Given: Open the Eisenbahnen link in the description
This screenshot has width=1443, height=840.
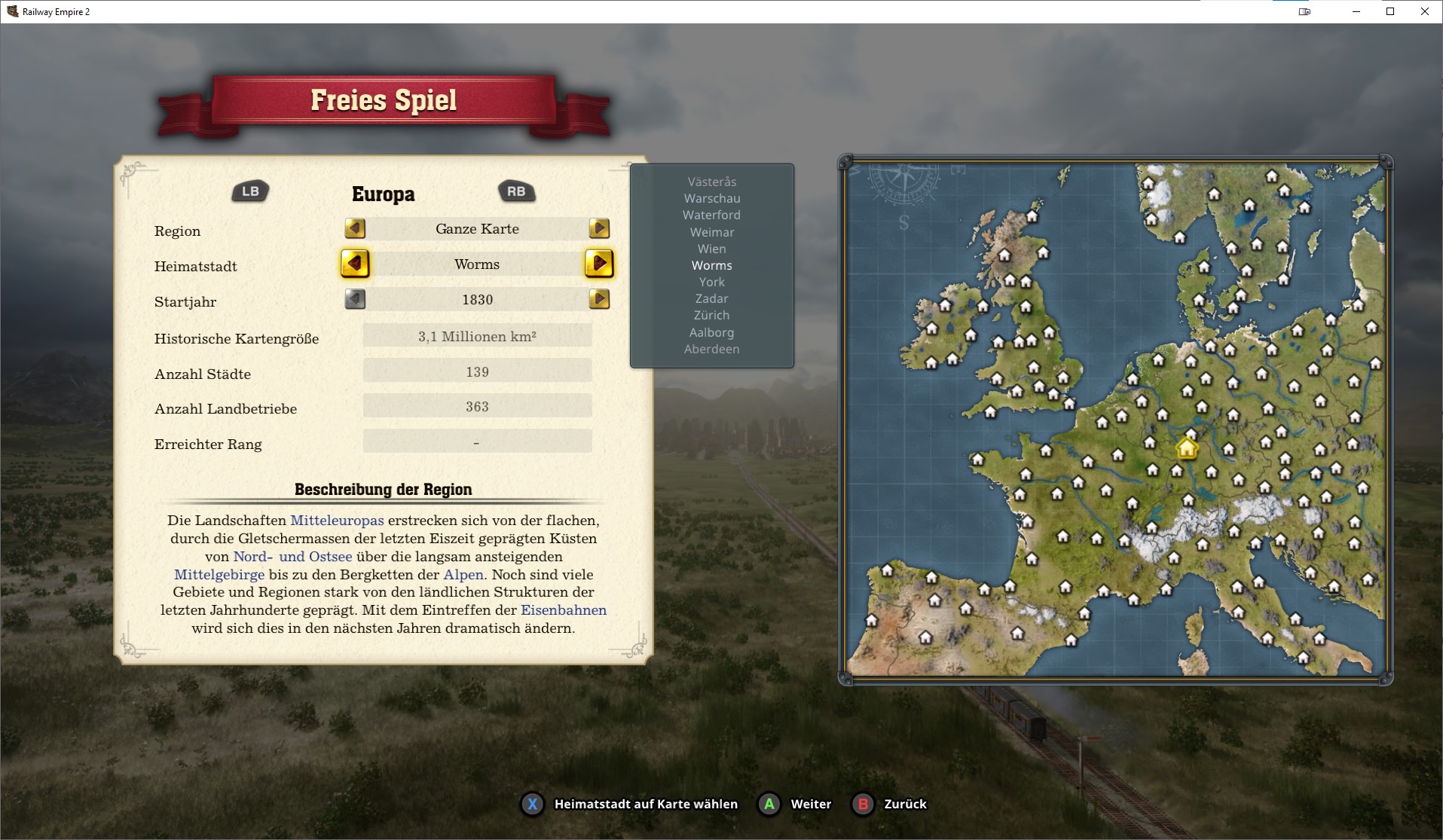Looking at the screenshot, I should click(x=563, y=610).
